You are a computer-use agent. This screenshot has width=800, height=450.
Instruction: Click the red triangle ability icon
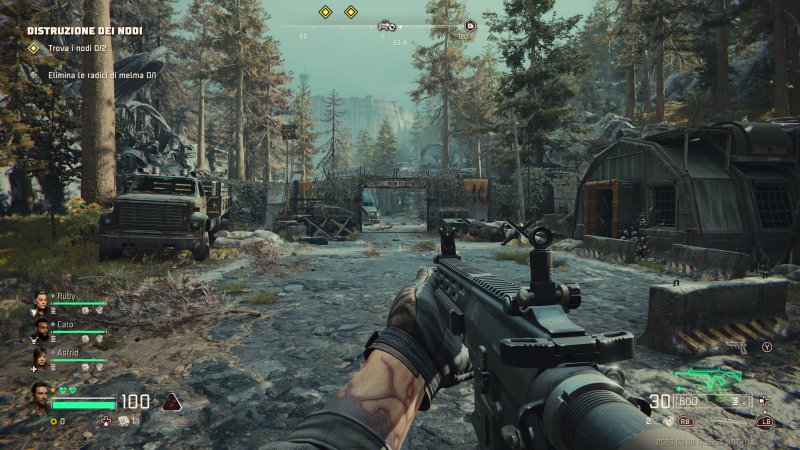pyautogui.click(x=172, y=402)
